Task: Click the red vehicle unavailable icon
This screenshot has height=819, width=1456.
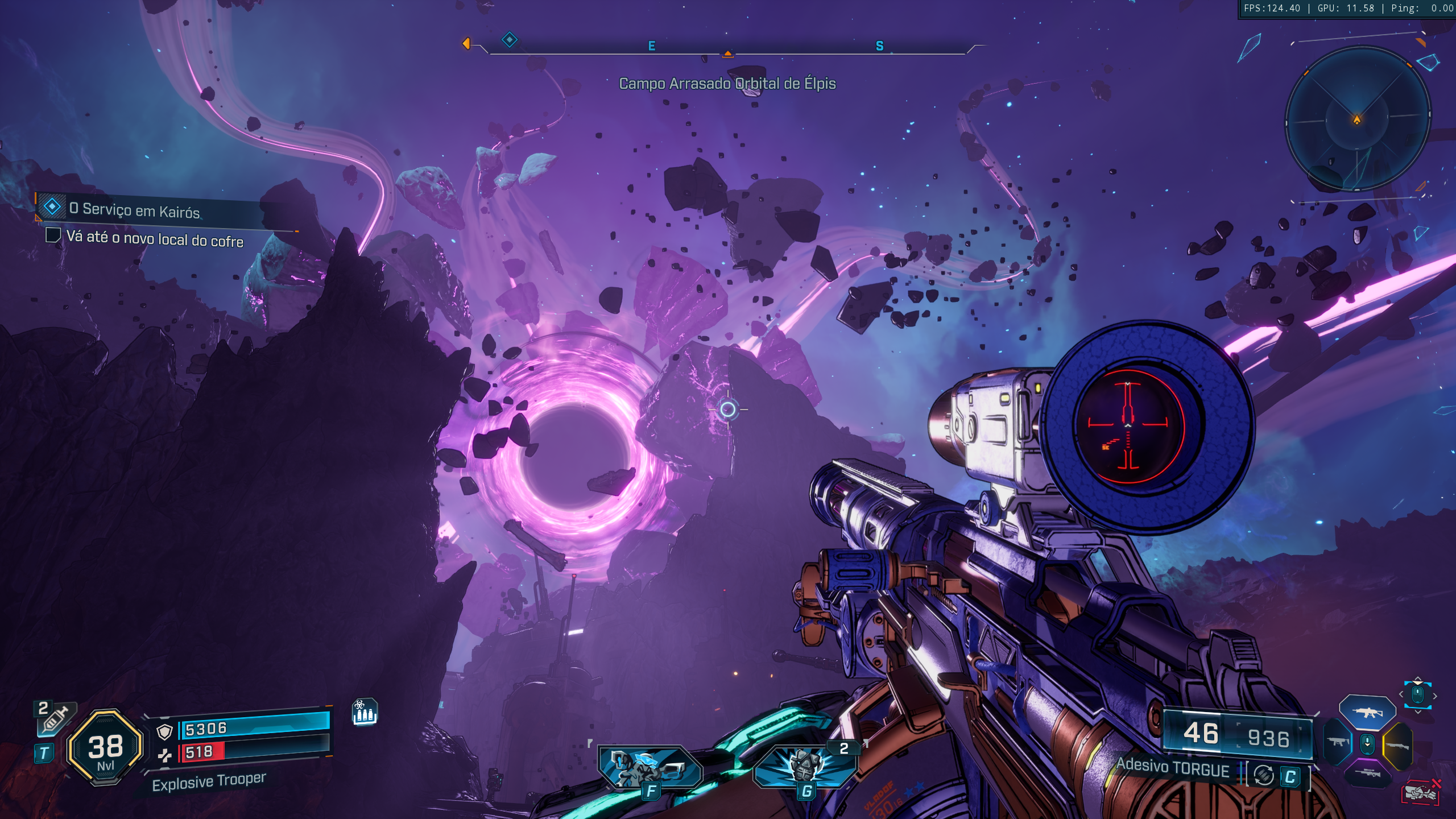Action: (1421, 792)
